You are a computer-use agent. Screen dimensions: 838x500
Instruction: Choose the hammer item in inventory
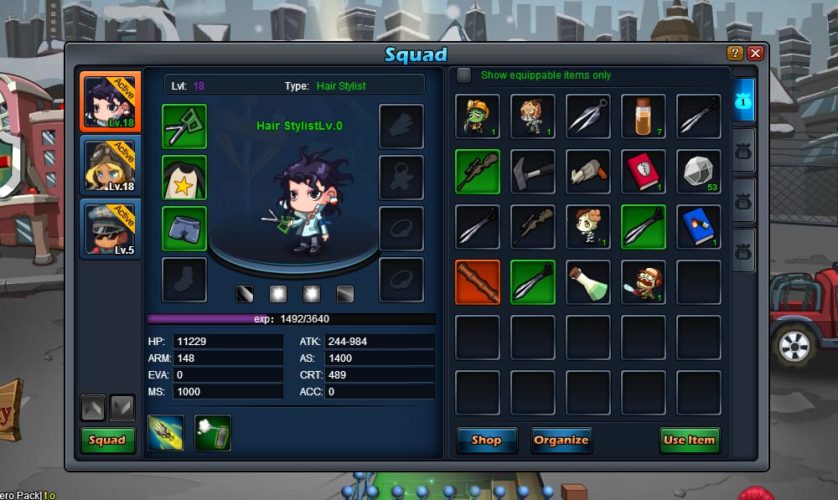(x=532, y=171)
